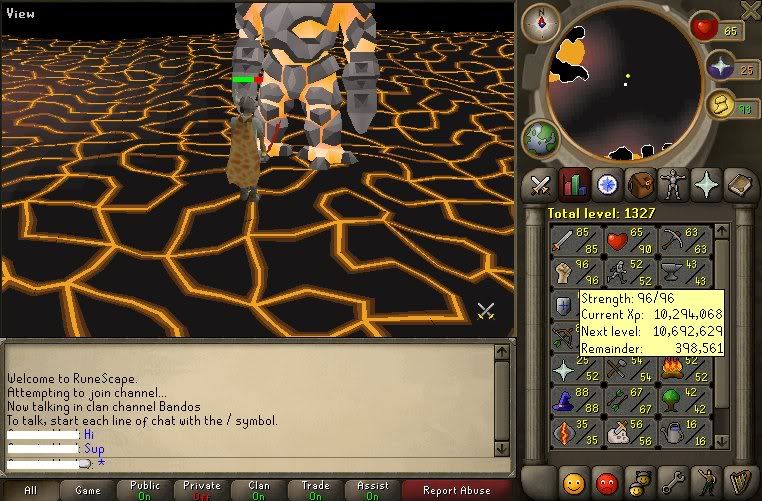Open the Options wrench tab
The height and width of the screenshot is (501, 762).
click(673, 480)
